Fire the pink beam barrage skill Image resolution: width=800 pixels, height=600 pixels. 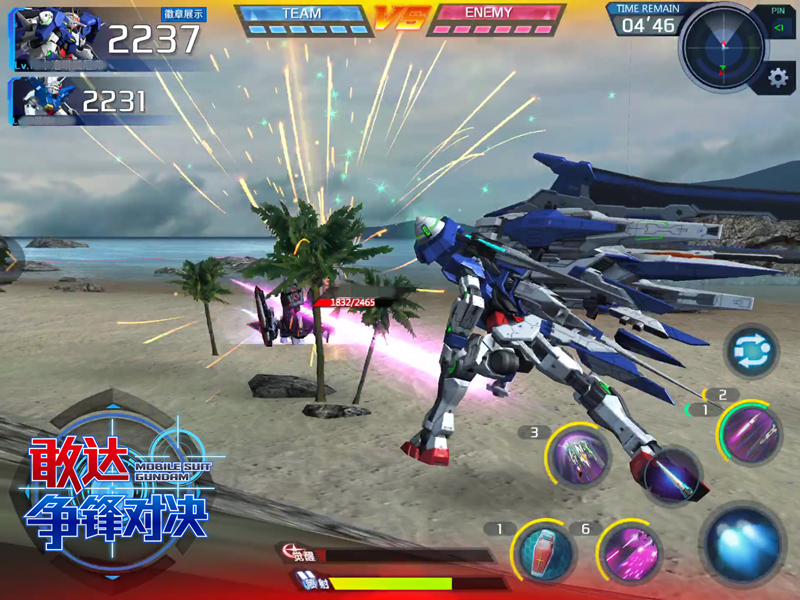(x=630, y=553)
